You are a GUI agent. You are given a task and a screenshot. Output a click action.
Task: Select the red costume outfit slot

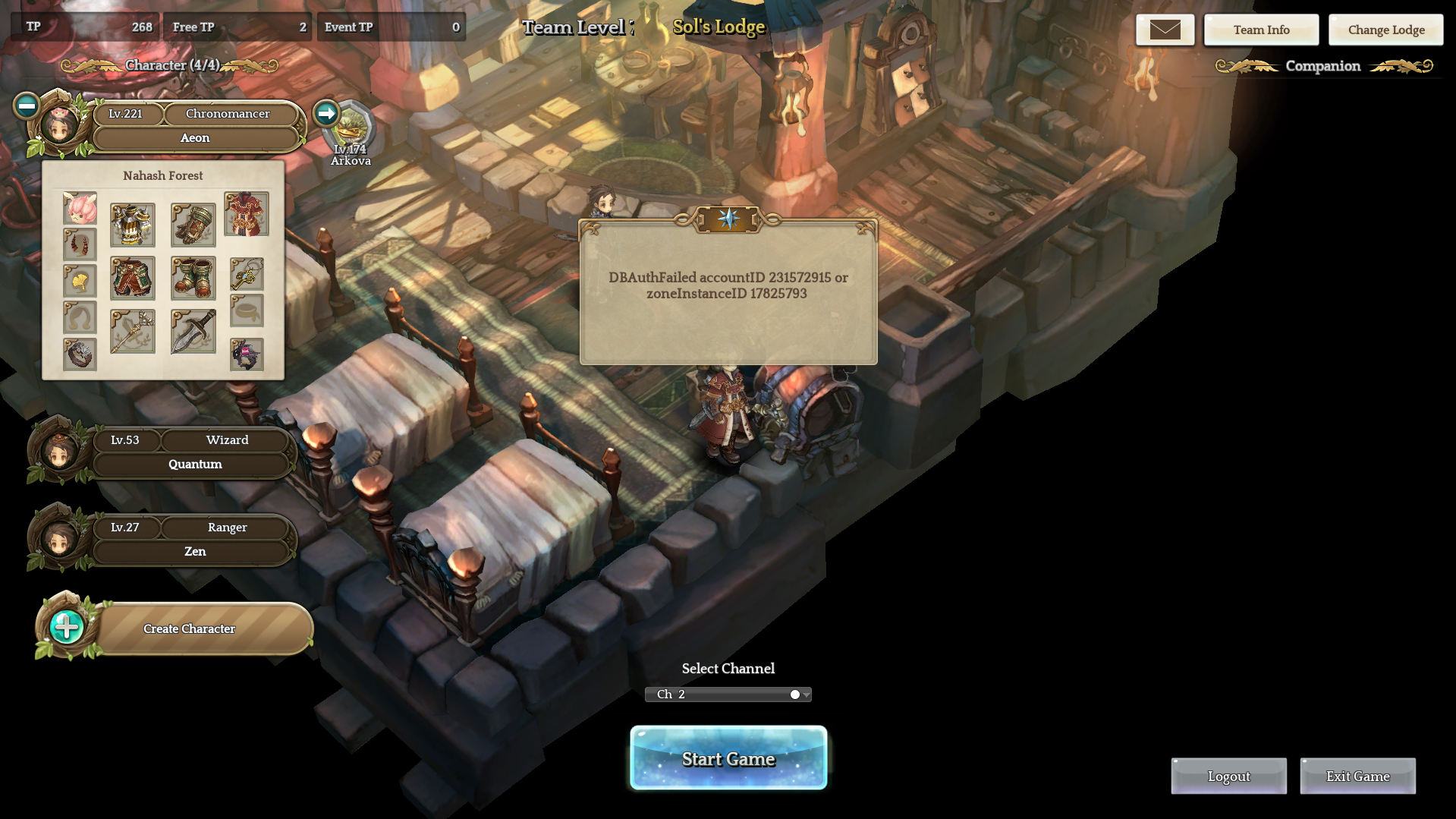point(247,214)
